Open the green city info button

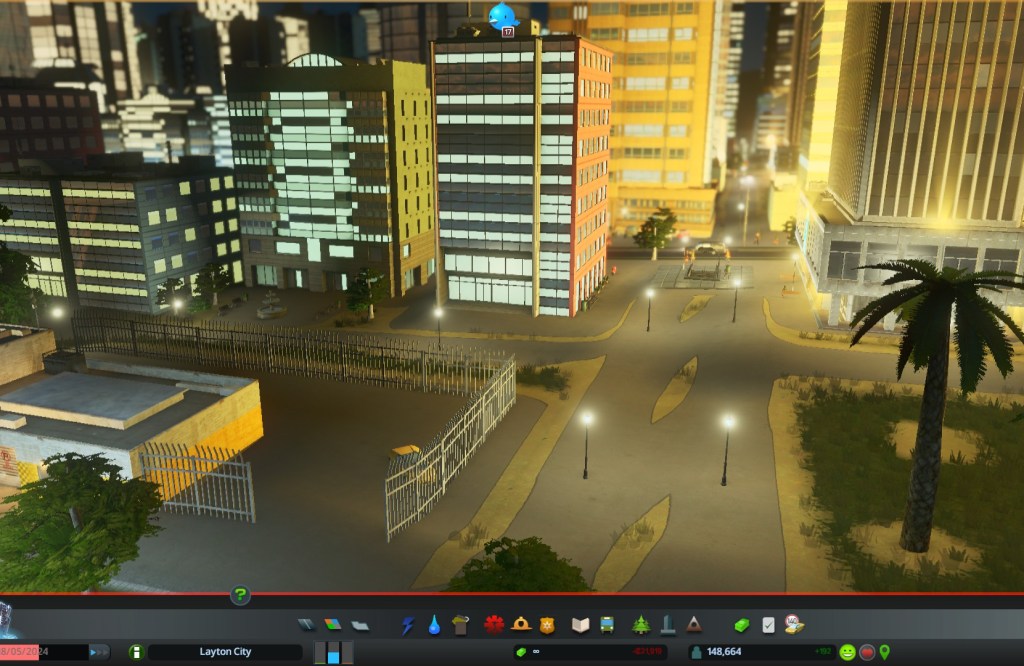136,652
